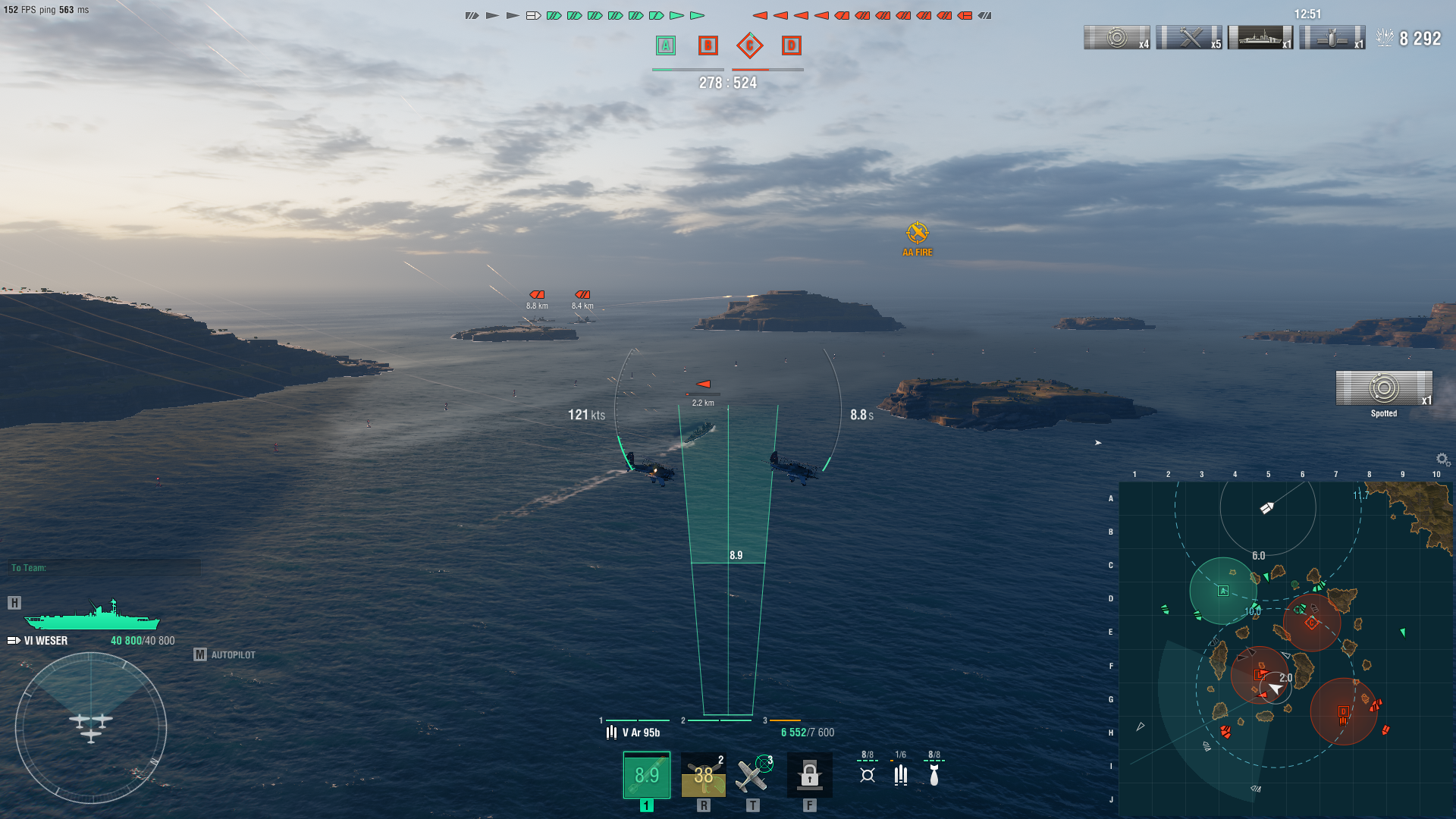Click the bomb hit ribbon badge
Viewport: 1456px width, 819px height.
tap(1332, 37)
